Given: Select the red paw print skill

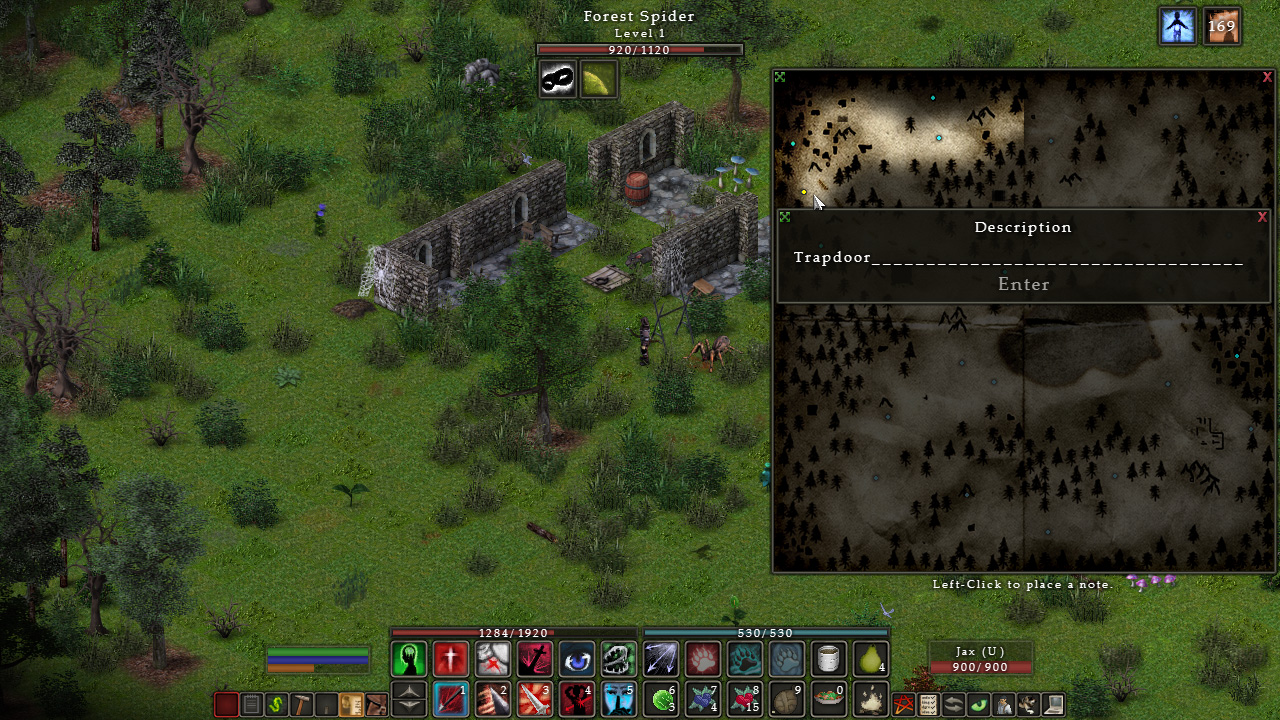Looking at the screenshot, I should coord(703,659).
